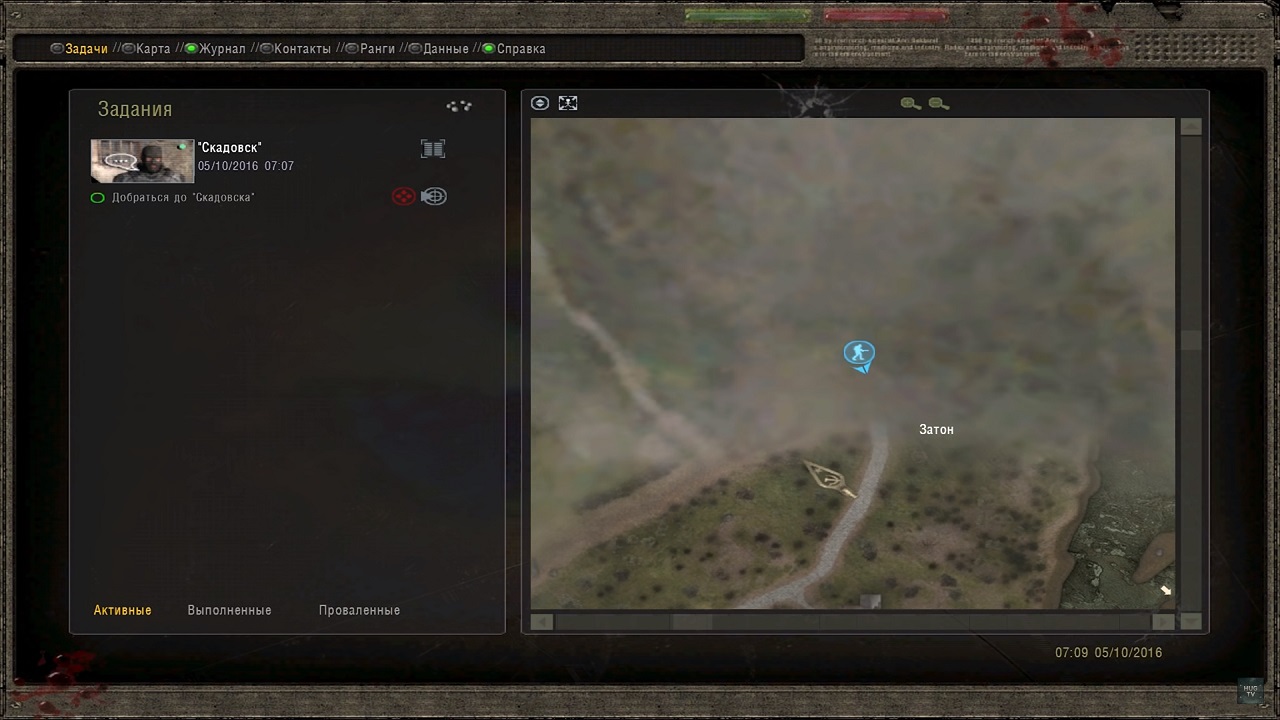Viewport: 1280px width, 720px height.
Task: Show task target on map icon
Action: [434, 197]
